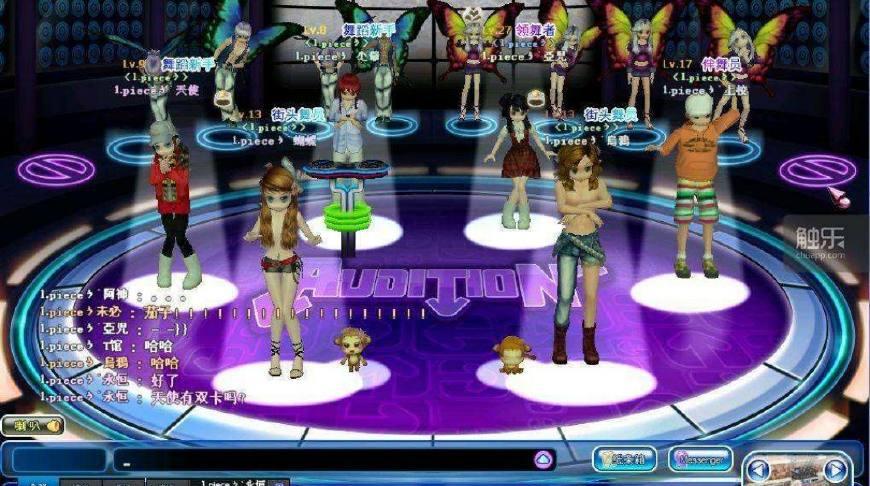This screenshot has height=486, width=870.
Task: Open the chat channel selector box
Action: [x=55, y=460]
